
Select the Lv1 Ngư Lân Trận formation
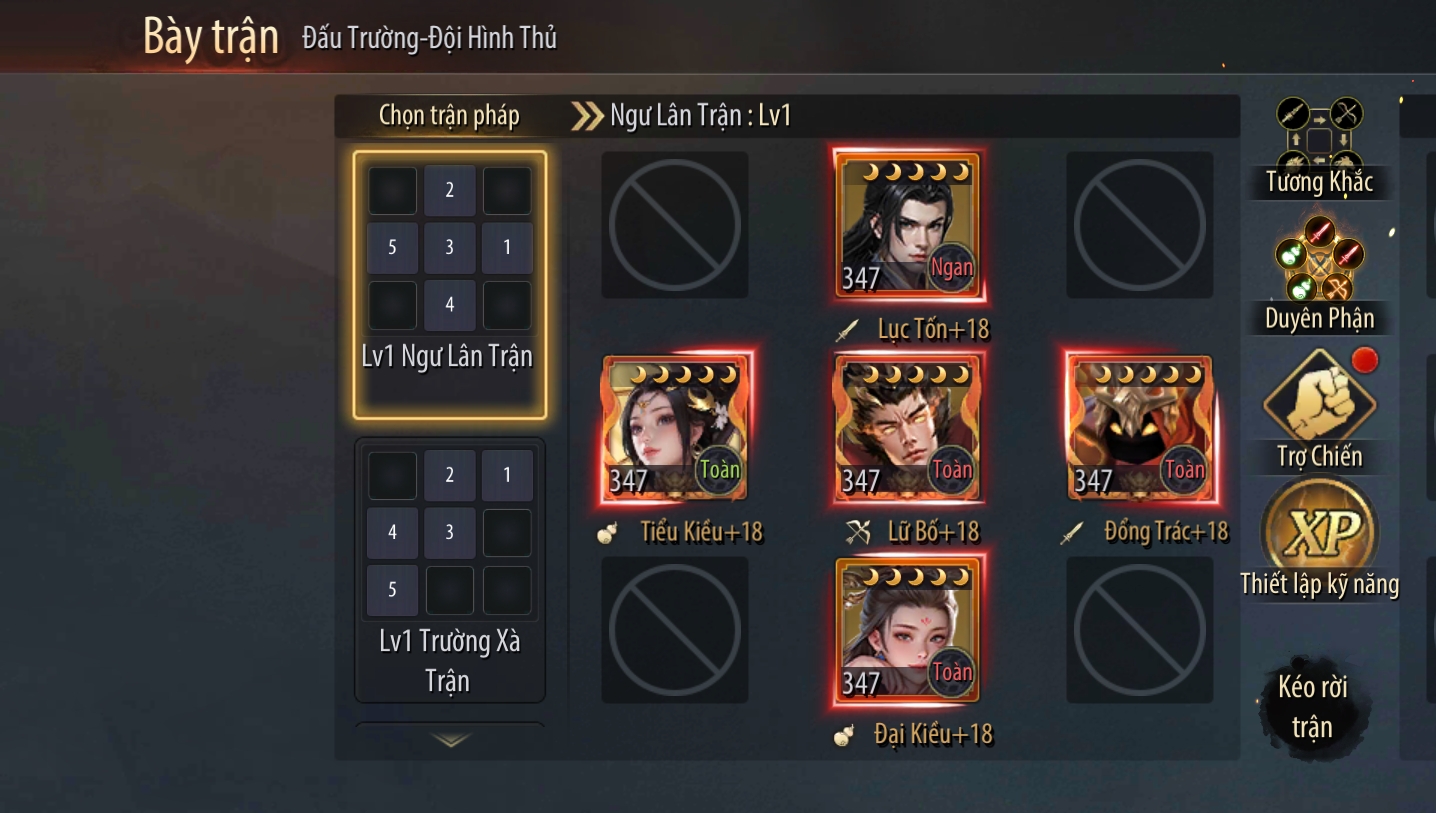(449, 284)
